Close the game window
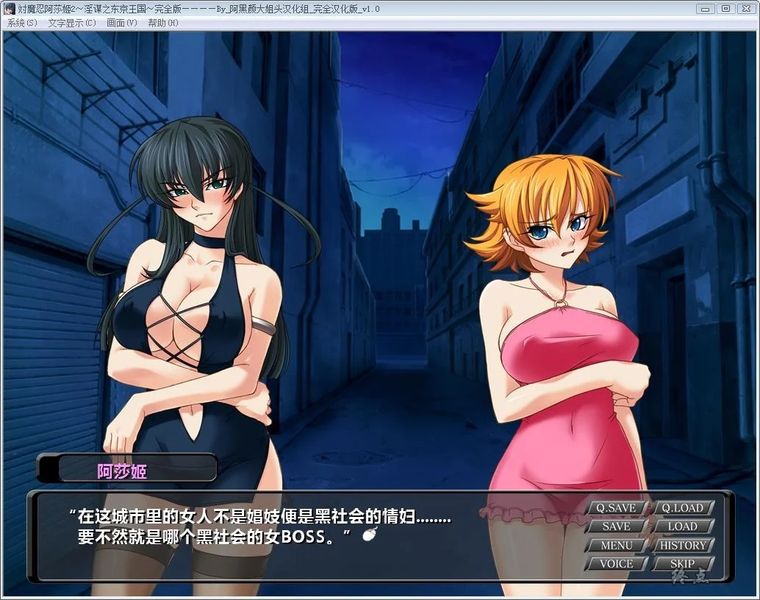The height and width of the screenshot is (600, 760). [744, 8]
